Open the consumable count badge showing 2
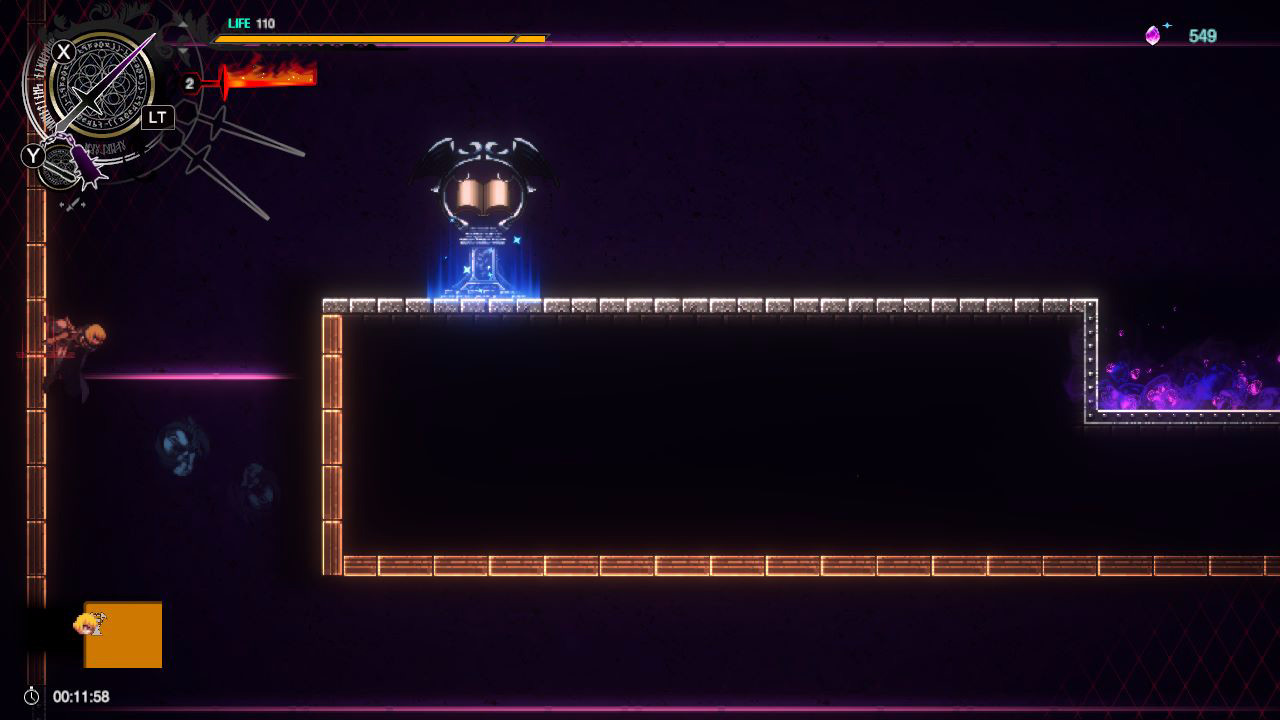Screen dimensions: 1280x720 [x=188, y=82]
